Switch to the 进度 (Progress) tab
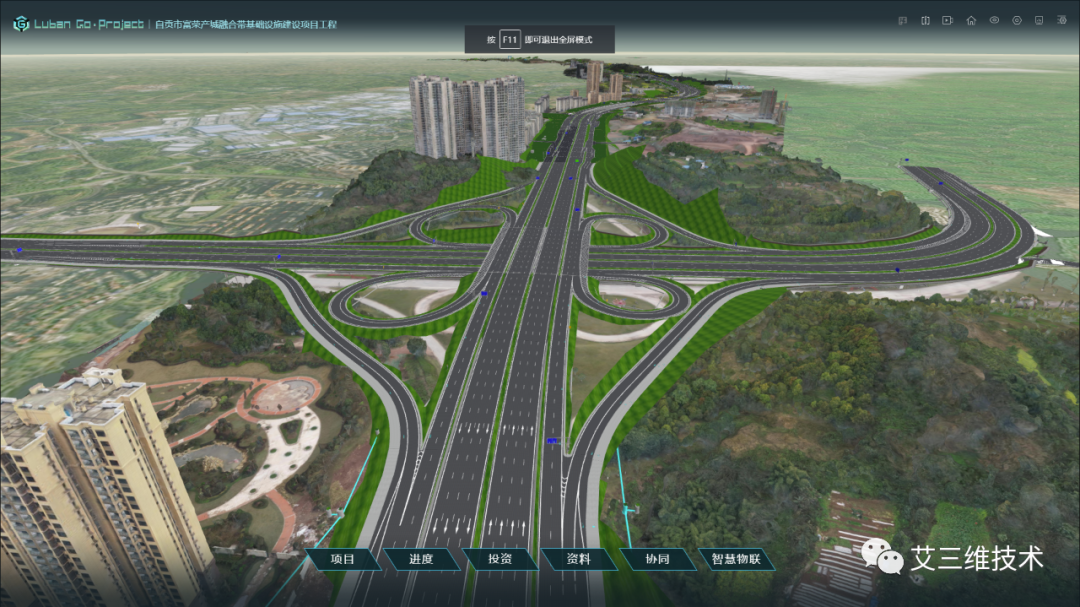This screenshot has height=607, width=1080. tap(421, 559)
